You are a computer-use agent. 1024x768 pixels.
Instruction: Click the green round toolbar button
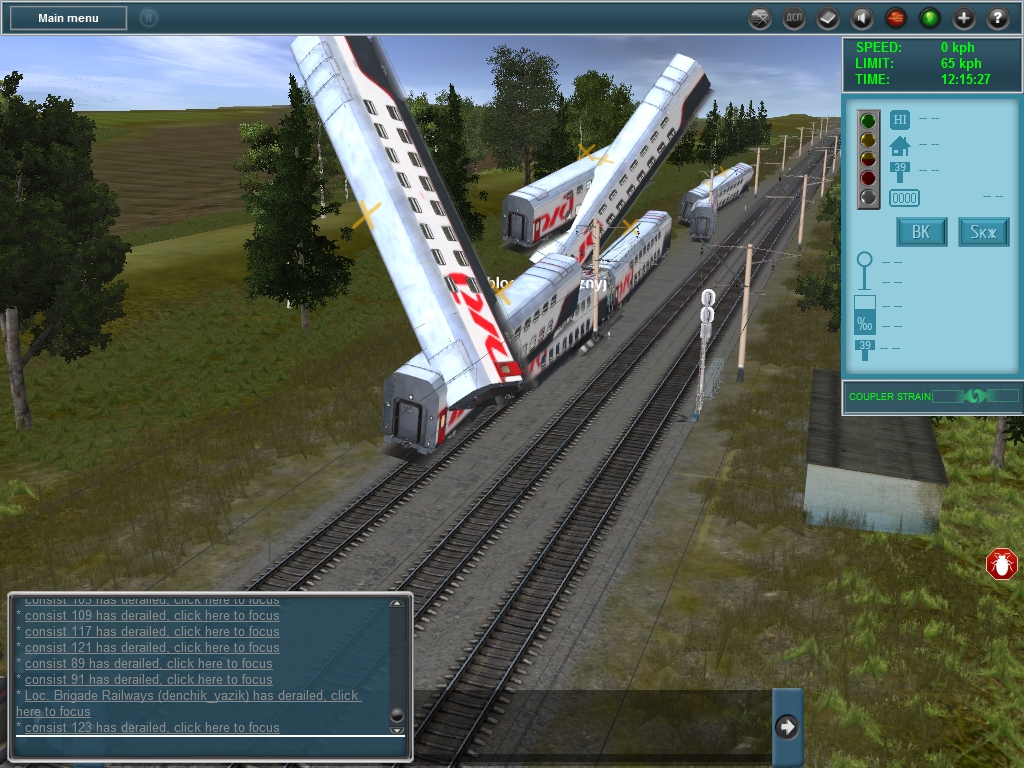[x=930, y=18]
